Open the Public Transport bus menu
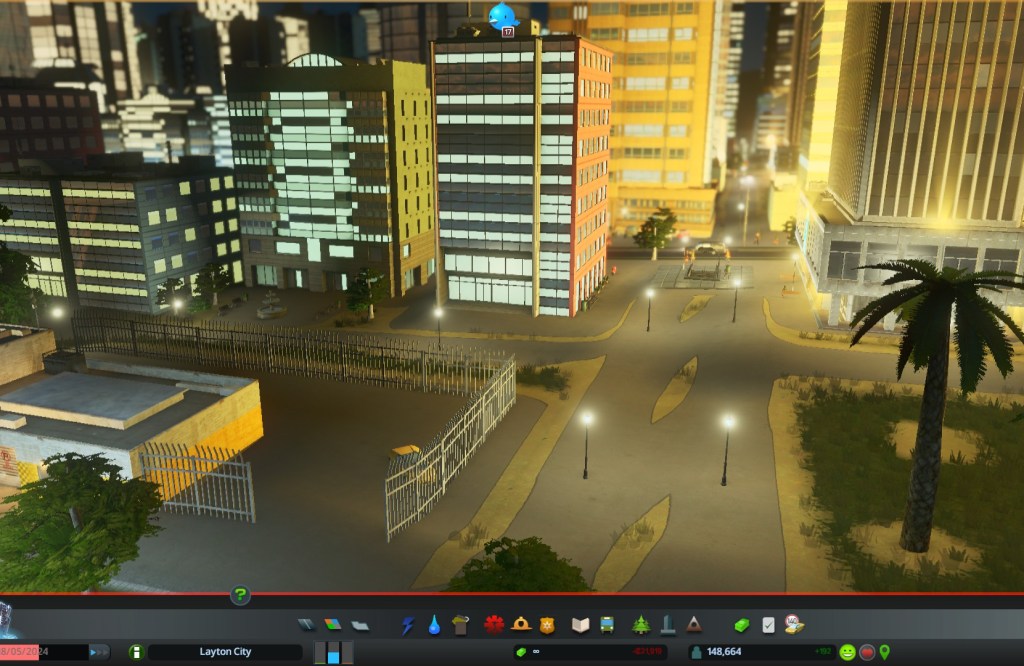Image resolution: width=1024 pixels, height=666 pixels. pos(606,625)
